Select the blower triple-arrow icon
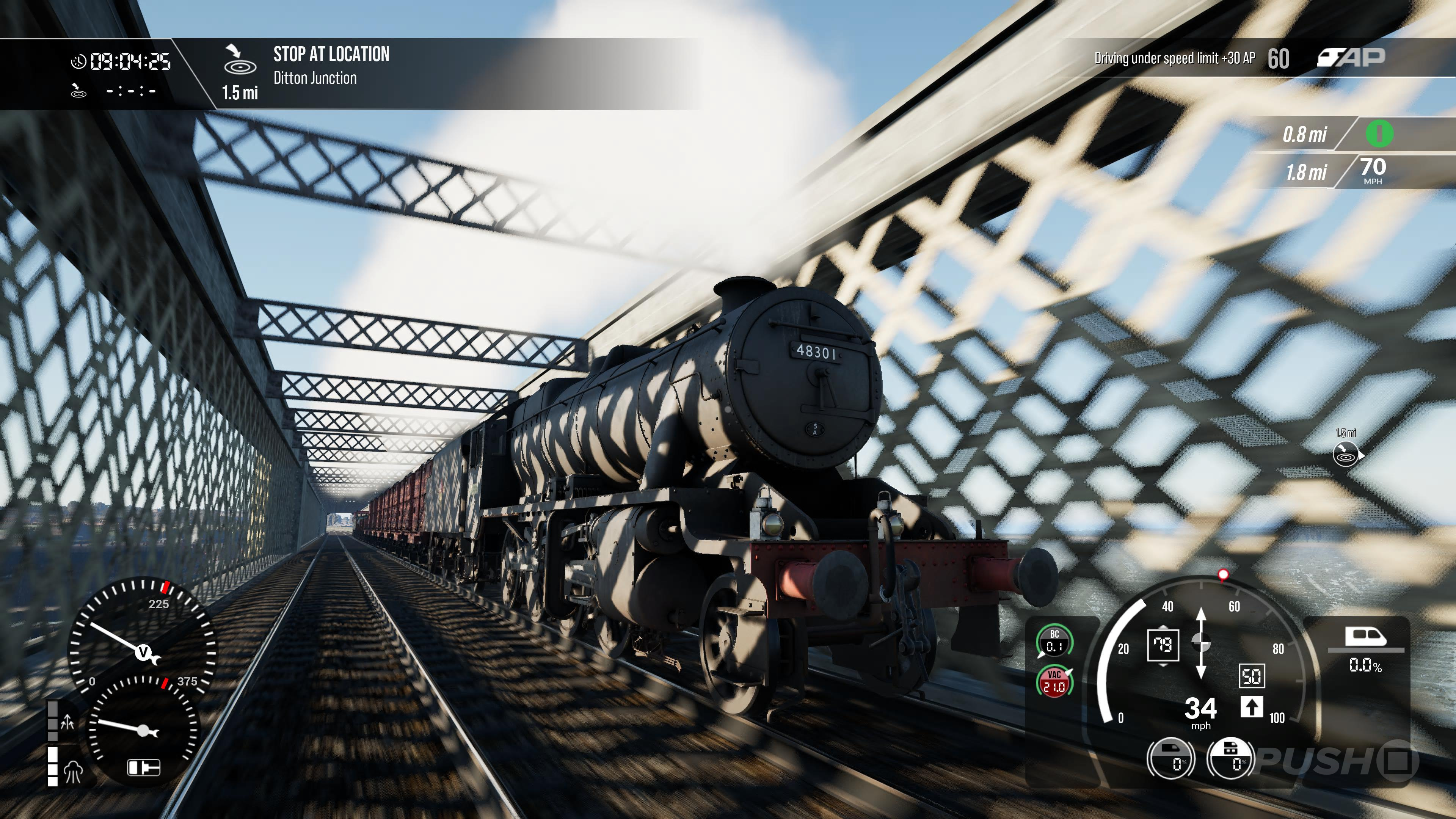Image resolution: width=1456 pixels, height=819 pixels. (67, 722)
